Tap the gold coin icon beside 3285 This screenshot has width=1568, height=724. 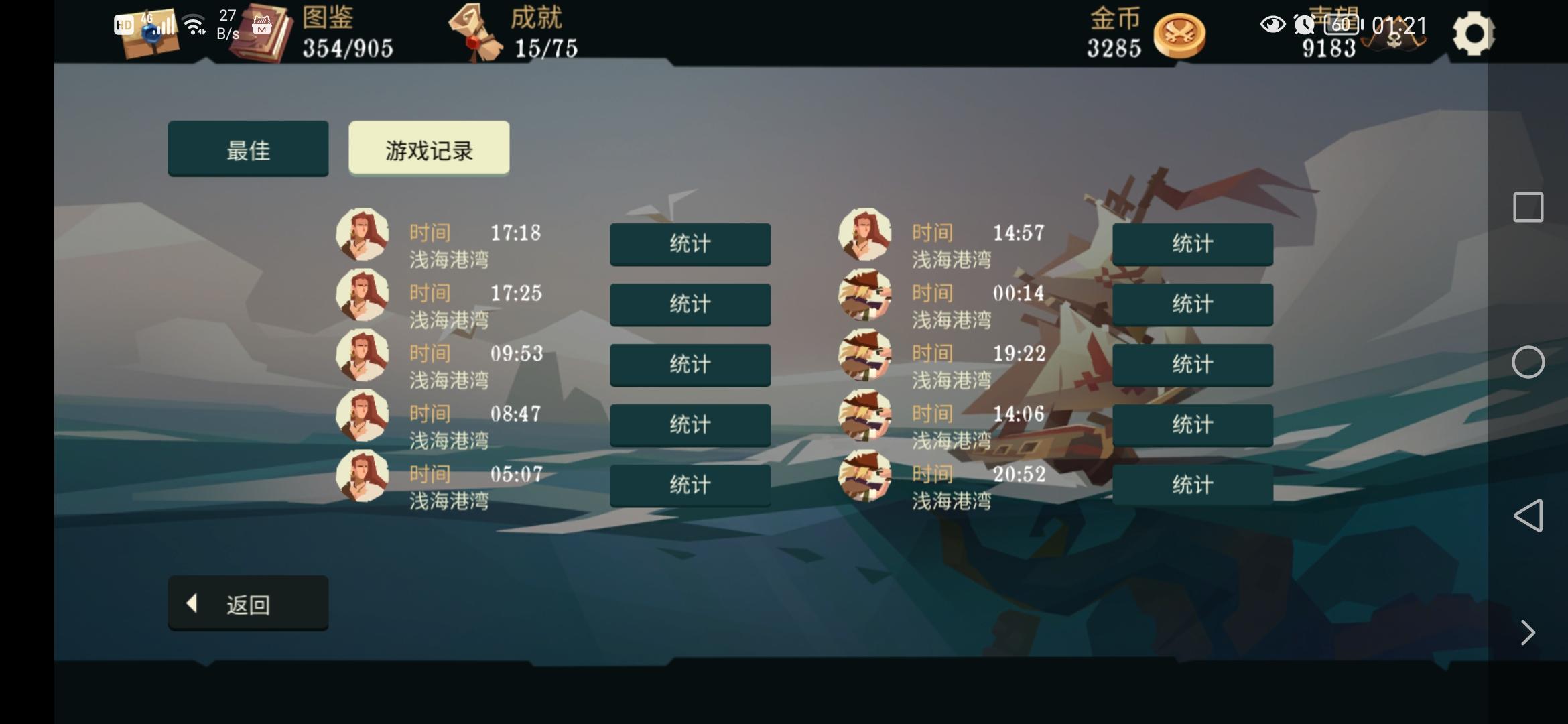tap(1179, 36)
